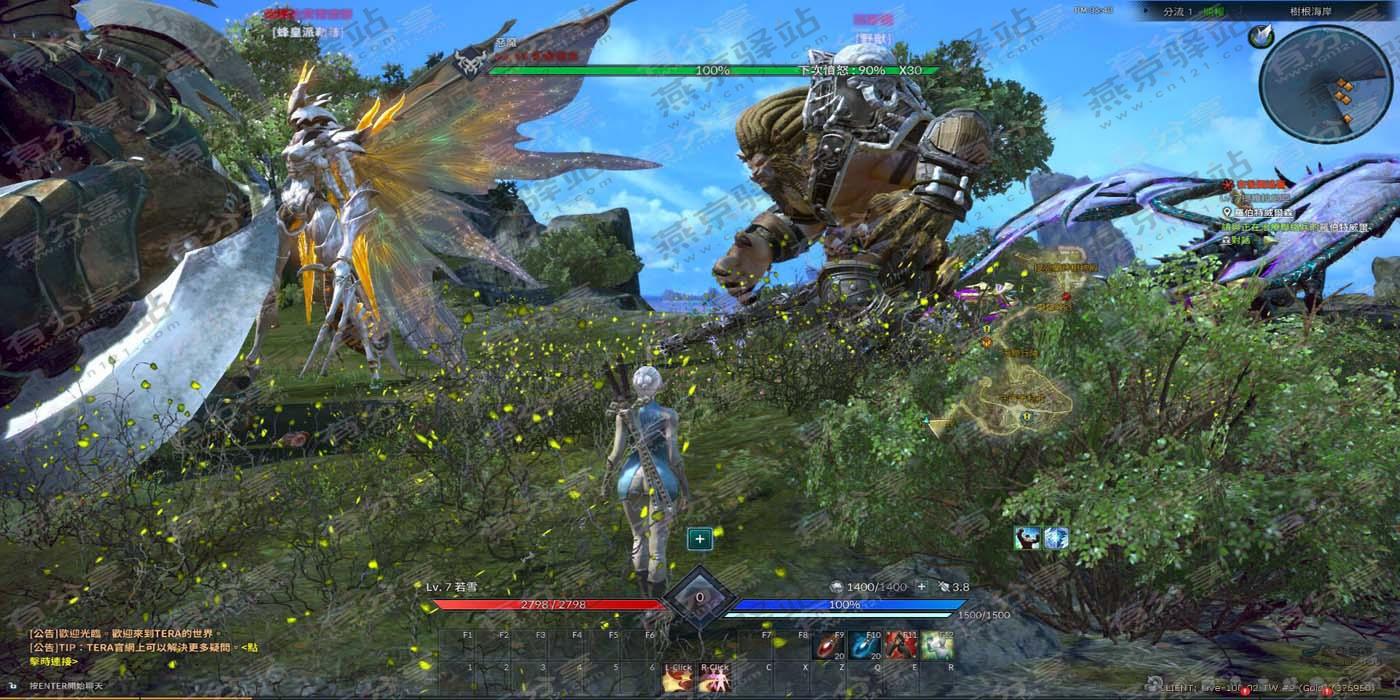Screen dimensions: 1400x700
Task: Use the red potion in the F9 slot
Action: pyautogui.click(x=826, y=646)
